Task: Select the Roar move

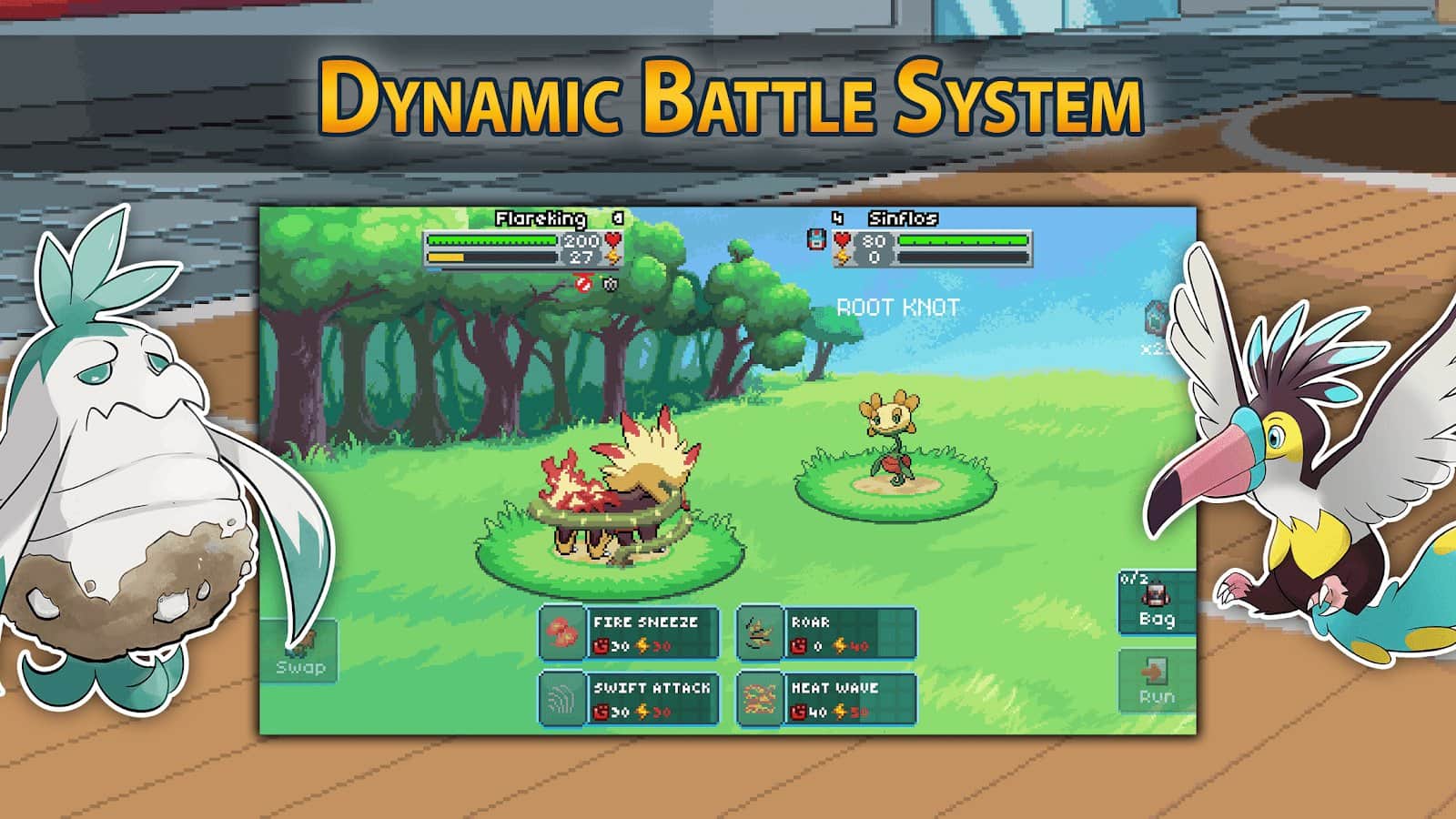Action: [826, 632]
